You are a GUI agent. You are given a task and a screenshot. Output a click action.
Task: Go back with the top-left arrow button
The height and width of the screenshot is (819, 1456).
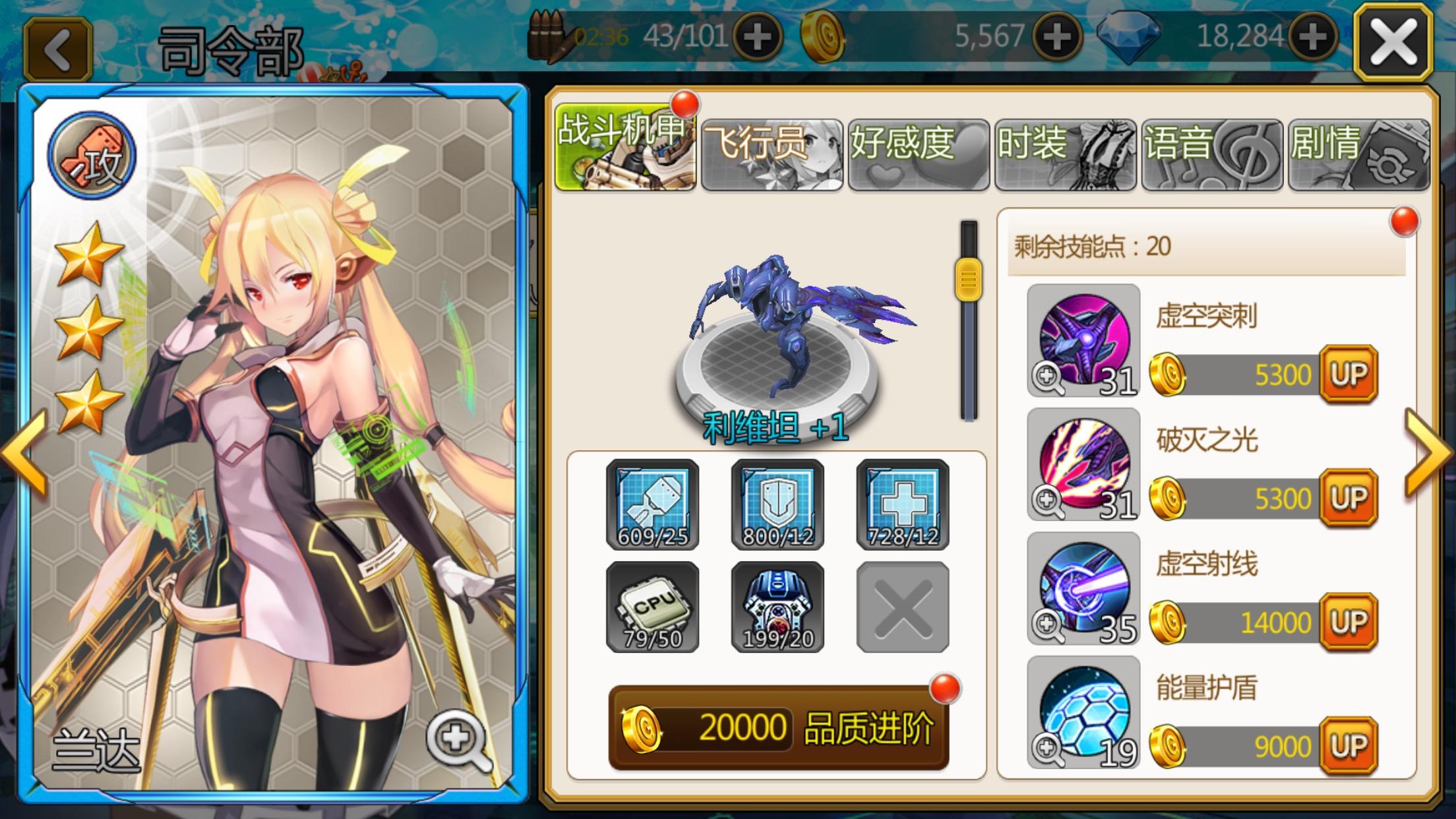[58, 49]
